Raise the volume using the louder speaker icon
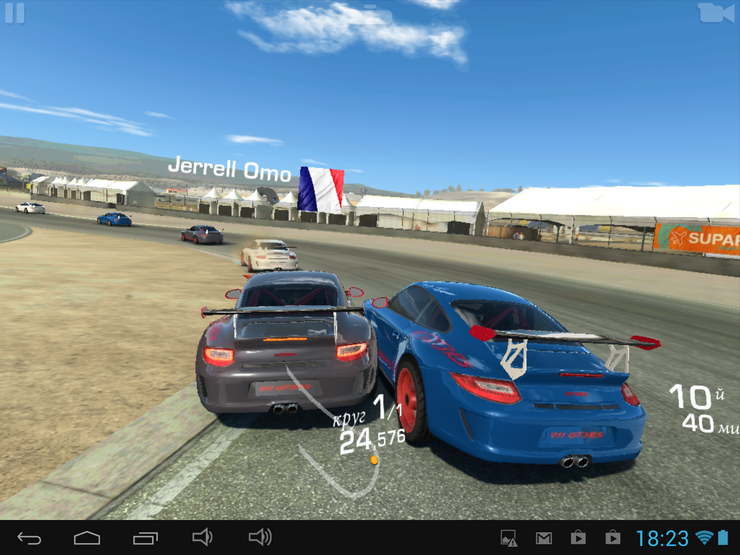740x555 pixels. [x=260, y=538]
